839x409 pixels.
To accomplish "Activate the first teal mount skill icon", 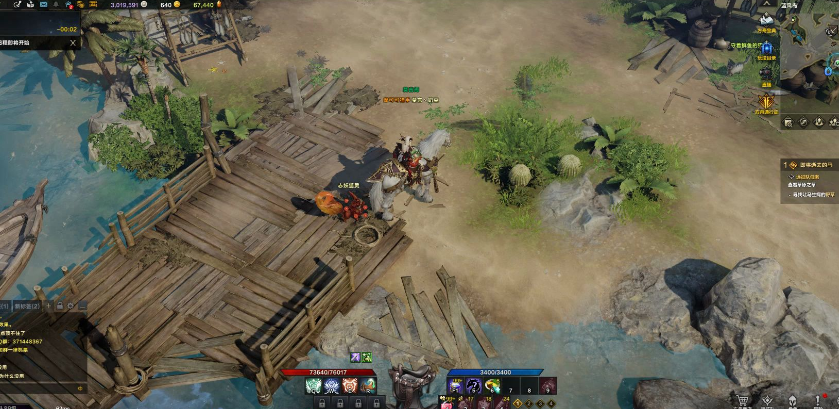I will tap(312, 386).
